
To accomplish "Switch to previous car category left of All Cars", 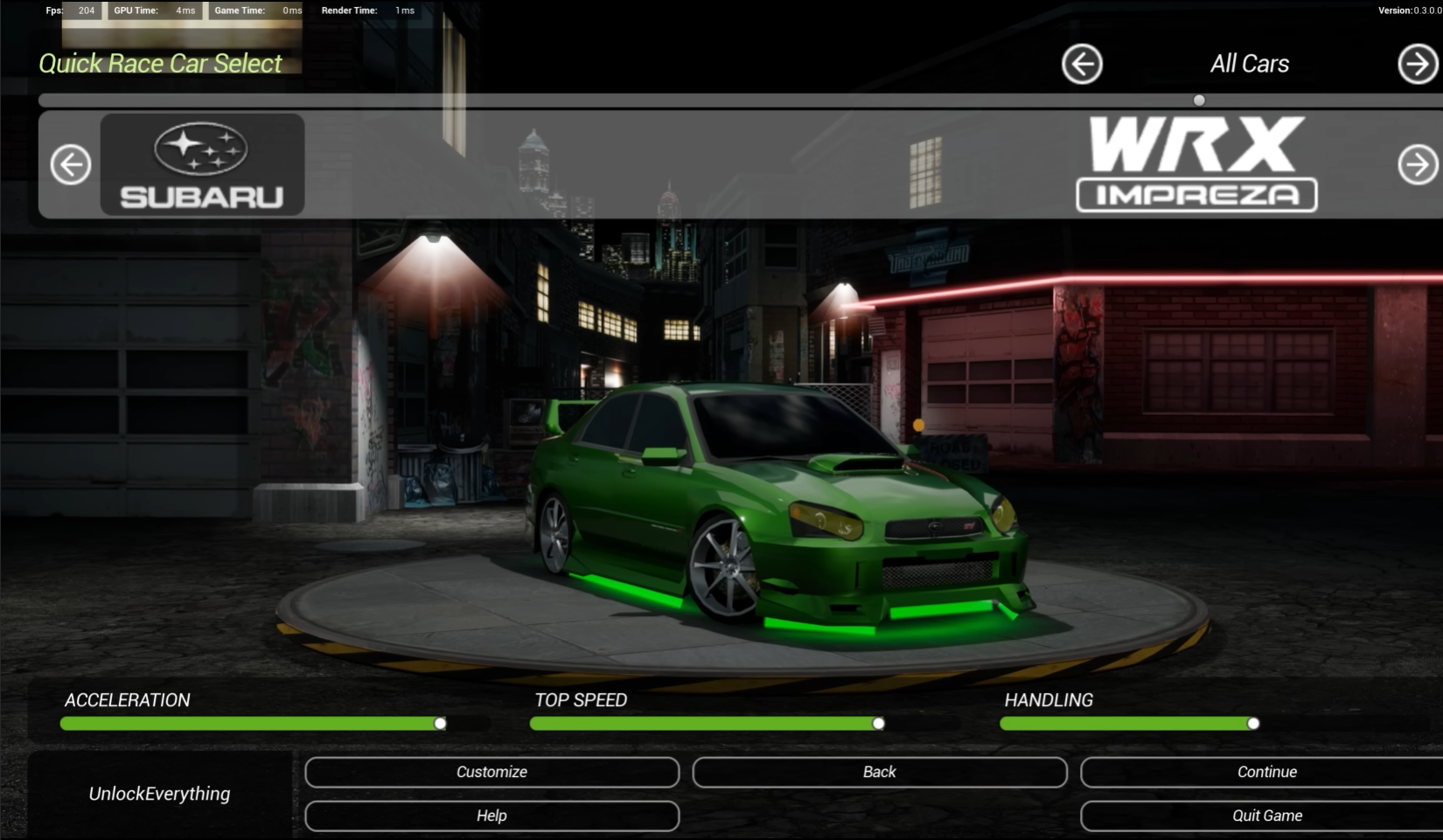I will (1082, 64).
